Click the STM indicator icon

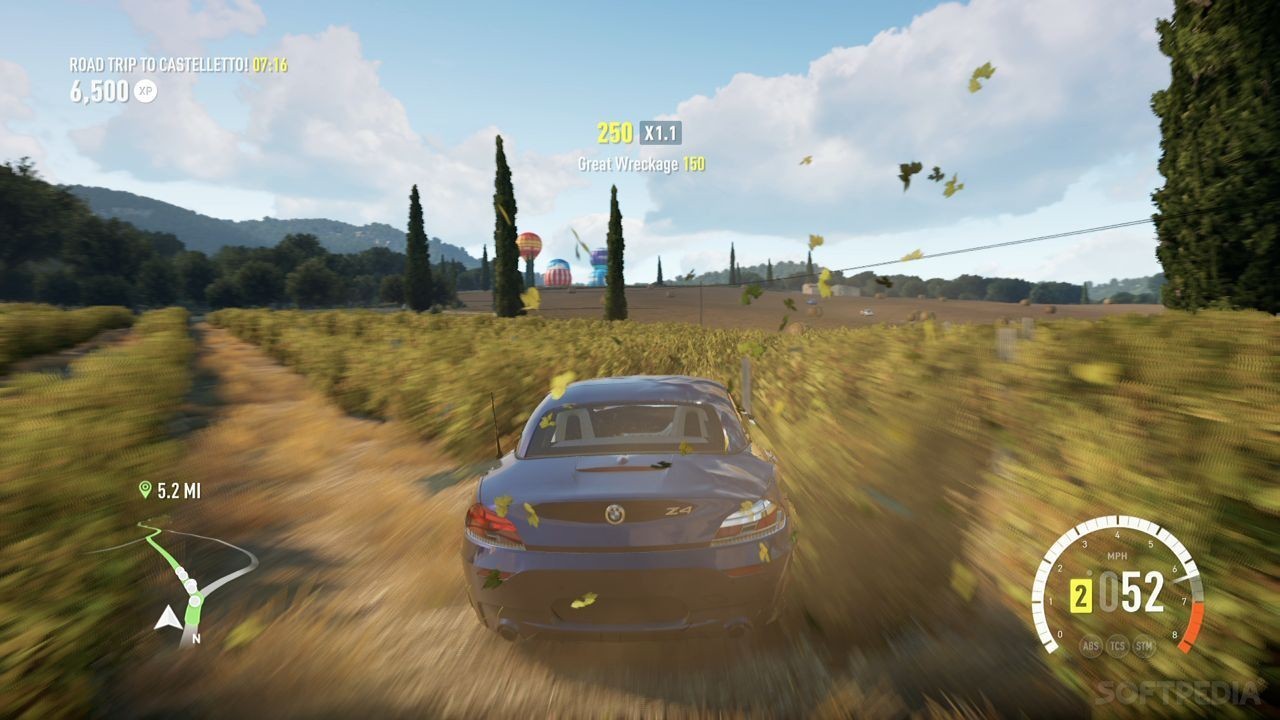1145,645
